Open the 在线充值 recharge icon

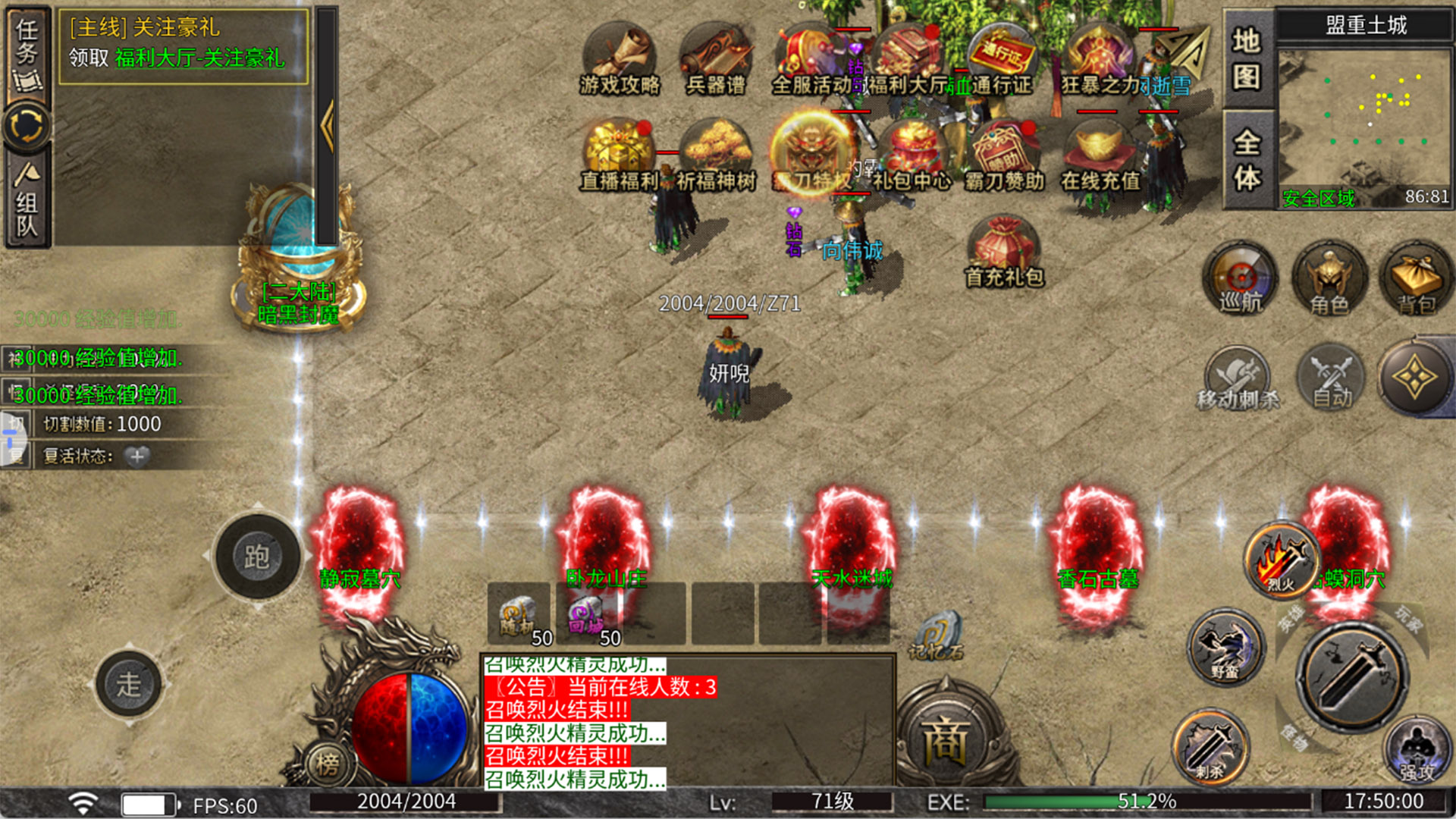[1100, 155]
